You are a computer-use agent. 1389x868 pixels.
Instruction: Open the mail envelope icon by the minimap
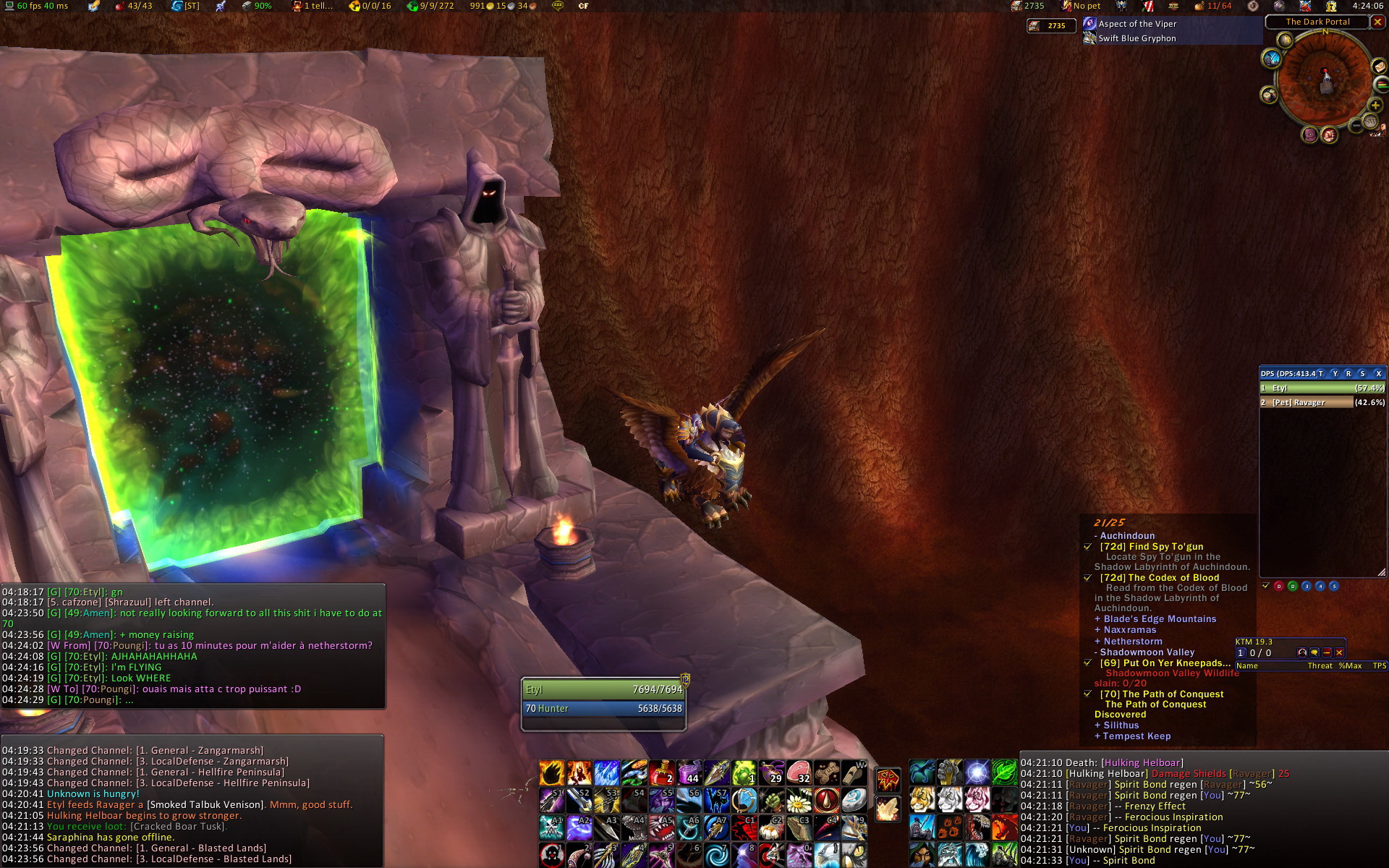[x=1379, y=67]
